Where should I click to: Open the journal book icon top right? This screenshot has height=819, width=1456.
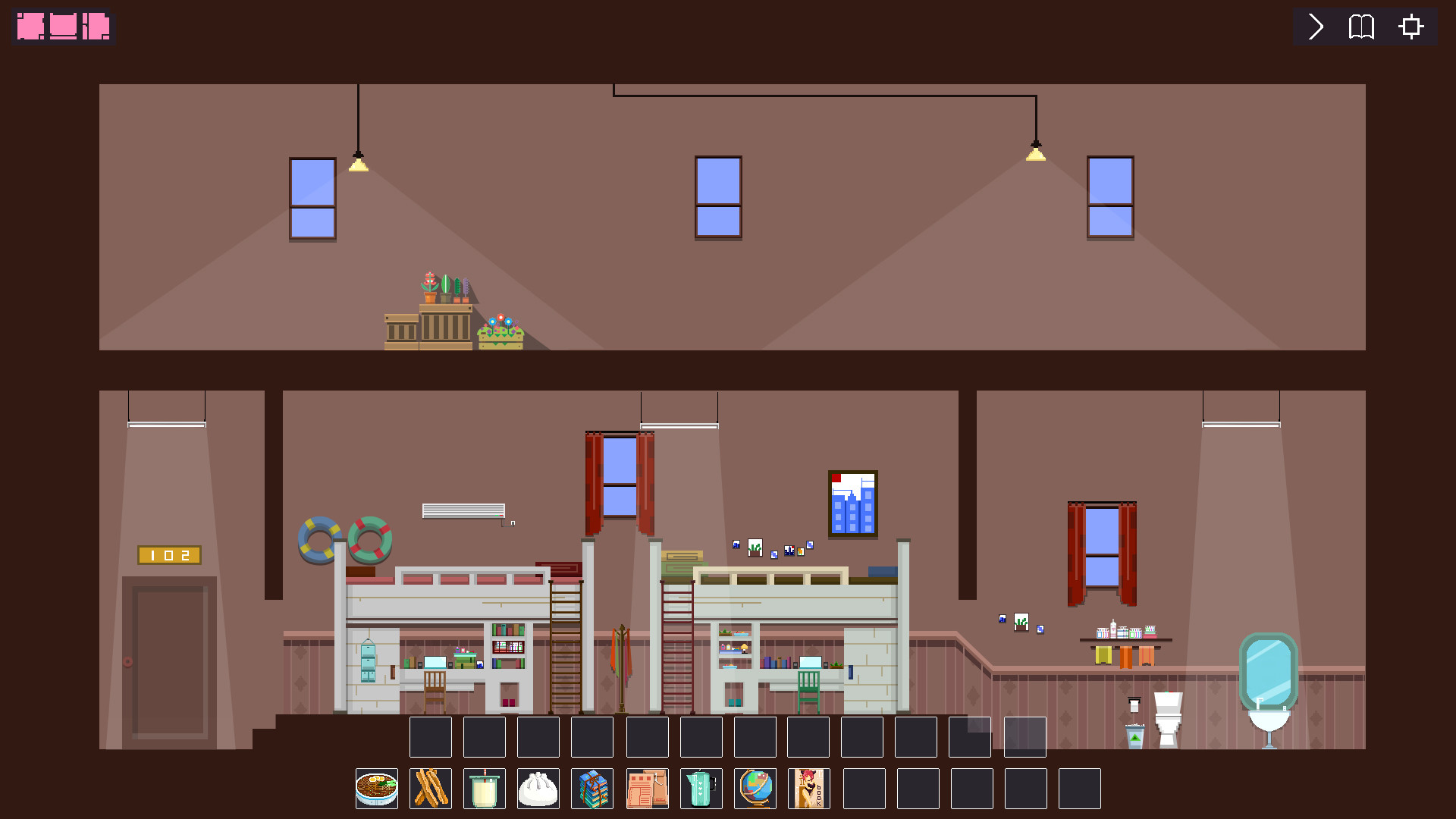tap(1361, 27)
